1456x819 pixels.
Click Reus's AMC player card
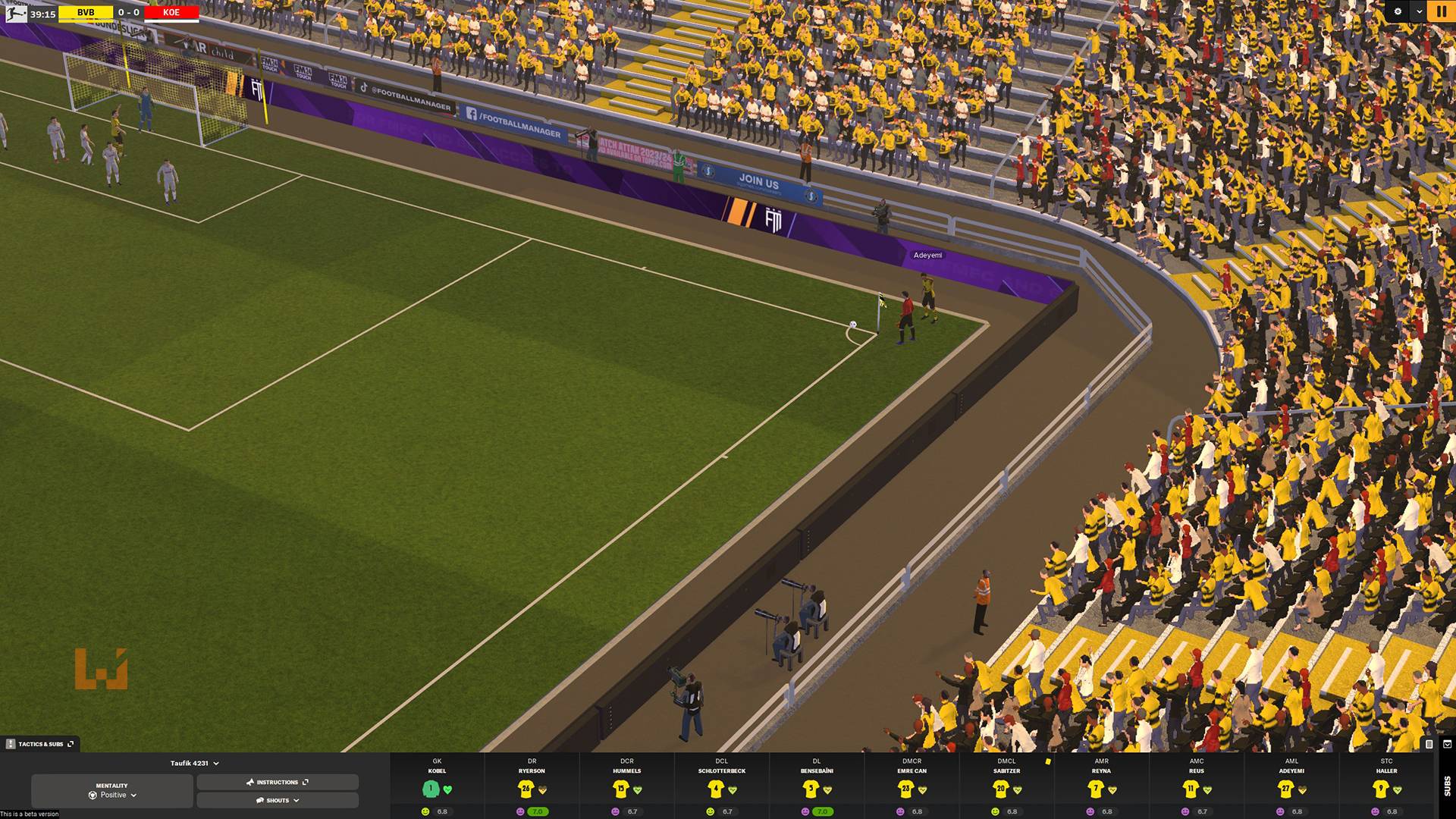coord(1197,786)
